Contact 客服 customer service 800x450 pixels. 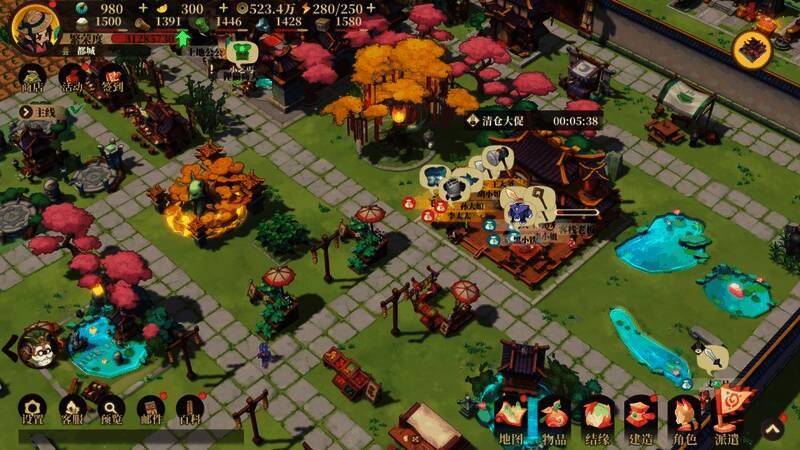click(72, 410)
